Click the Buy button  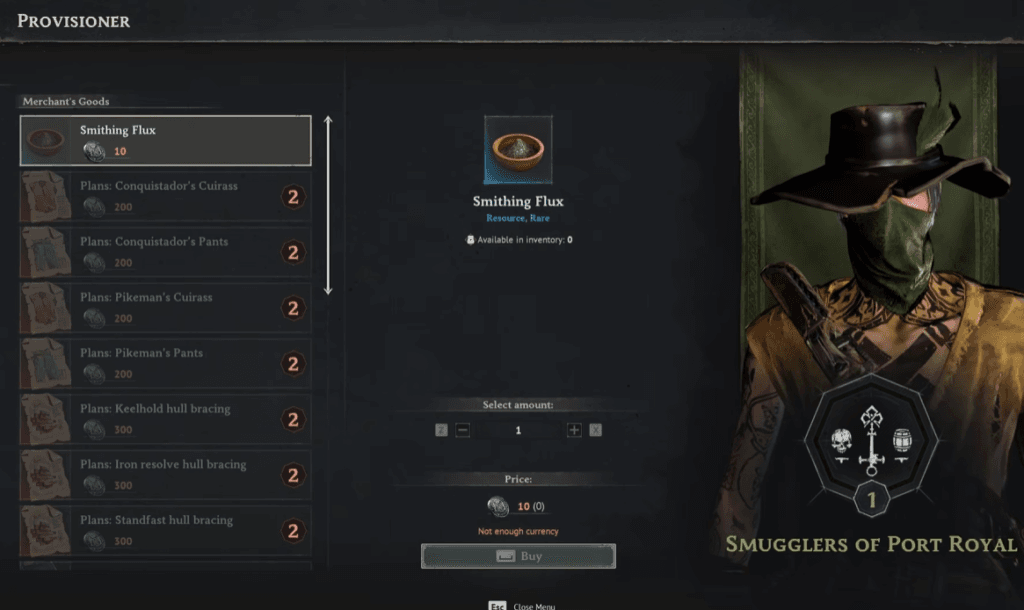click(x=518, y=556)
